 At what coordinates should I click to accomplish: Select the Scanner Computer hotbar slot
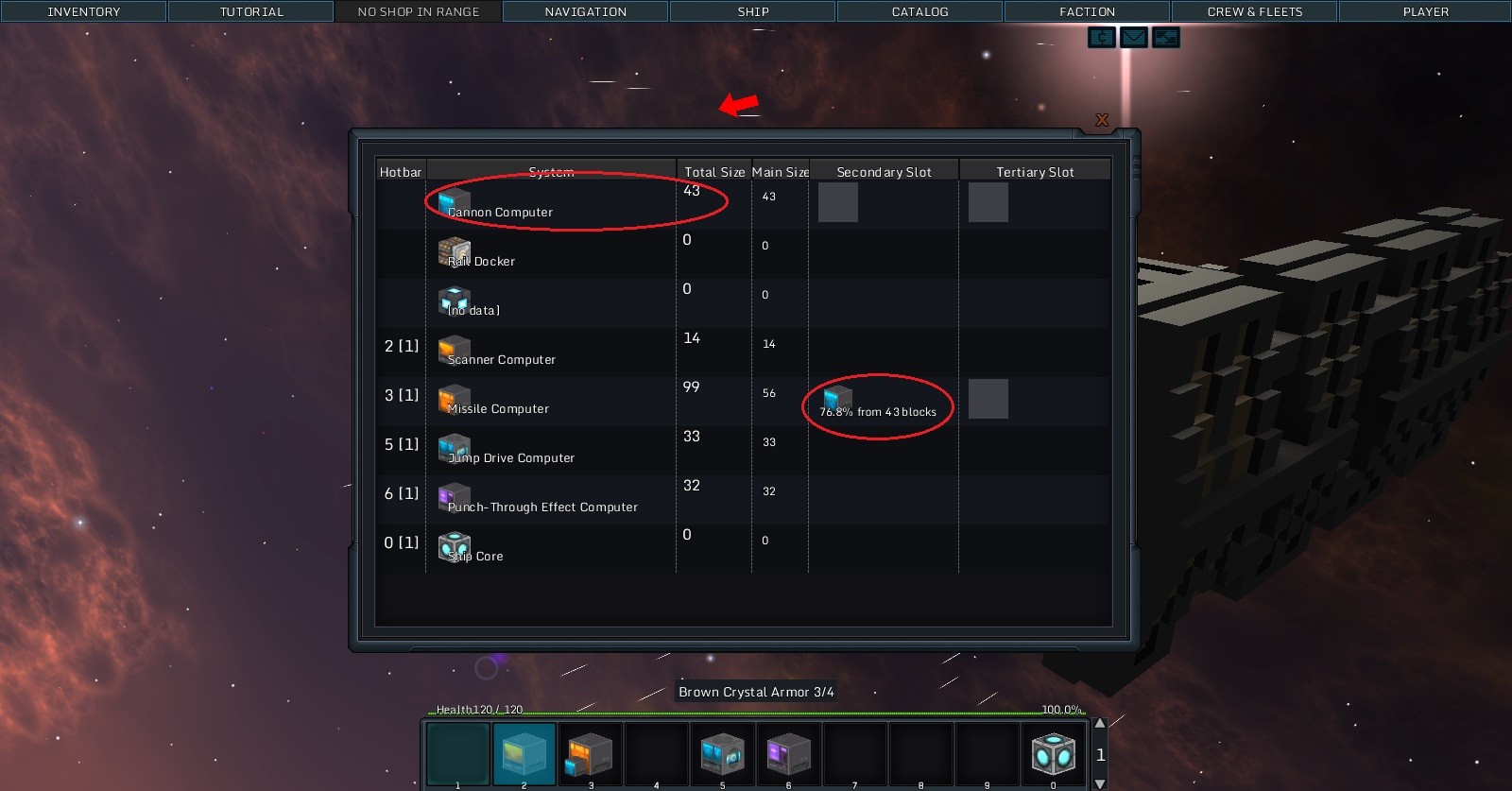(x=524, y=754)
